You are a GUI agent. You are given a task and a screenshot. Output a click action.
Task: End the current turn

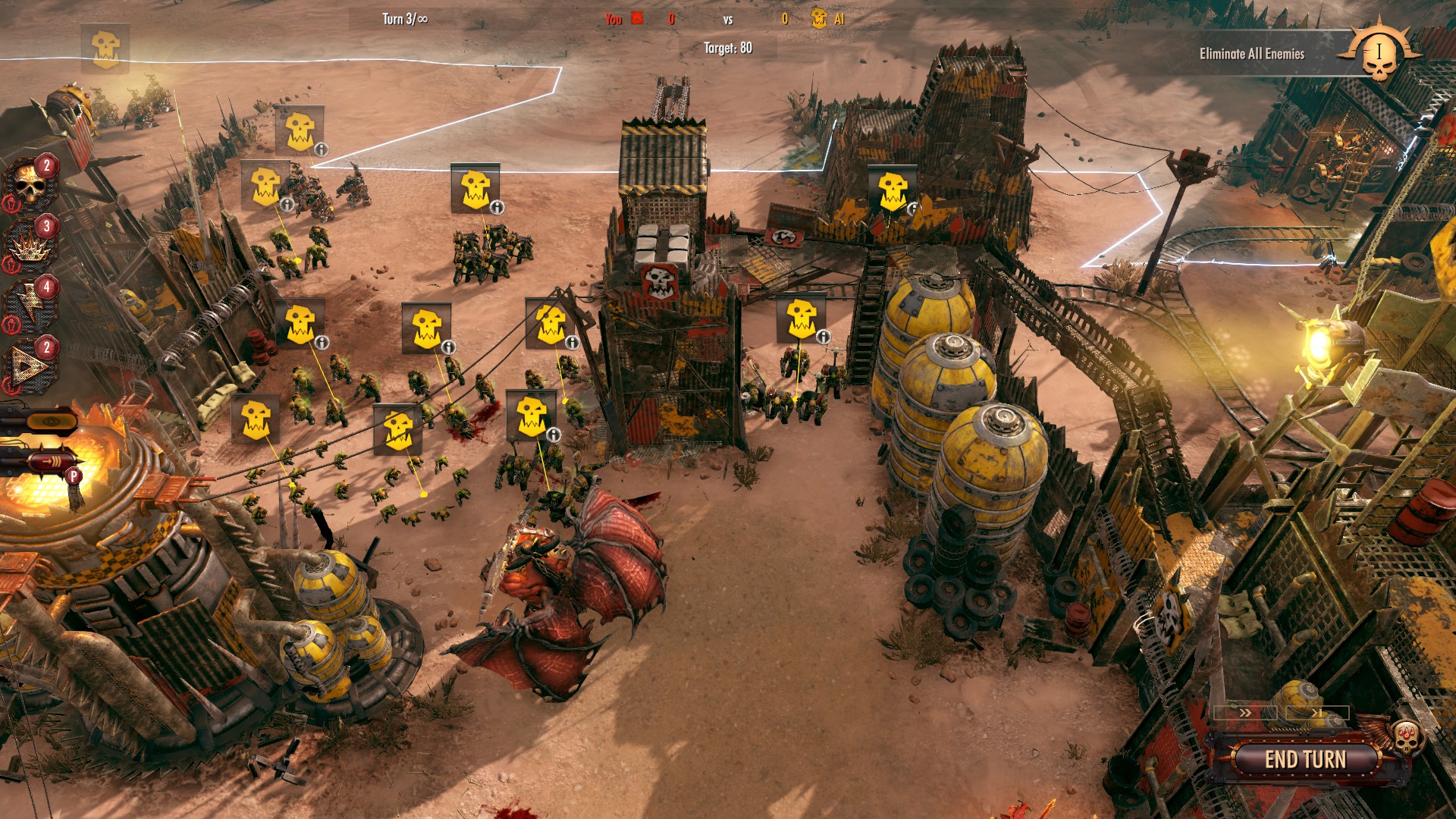(1304, 759)
